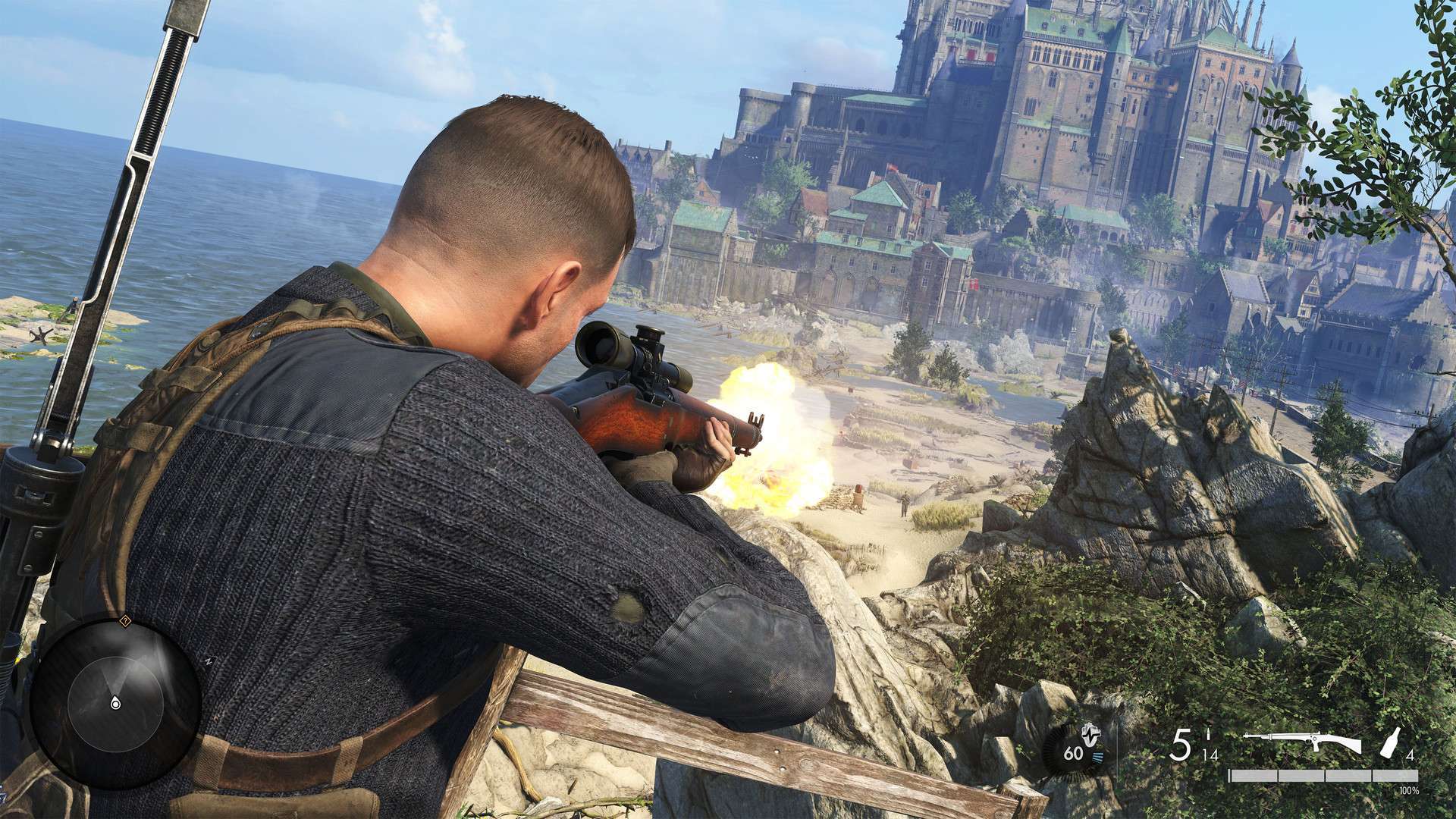
Task: Click the N compass indicator on the minimap
Action: [x=209, y=661]
